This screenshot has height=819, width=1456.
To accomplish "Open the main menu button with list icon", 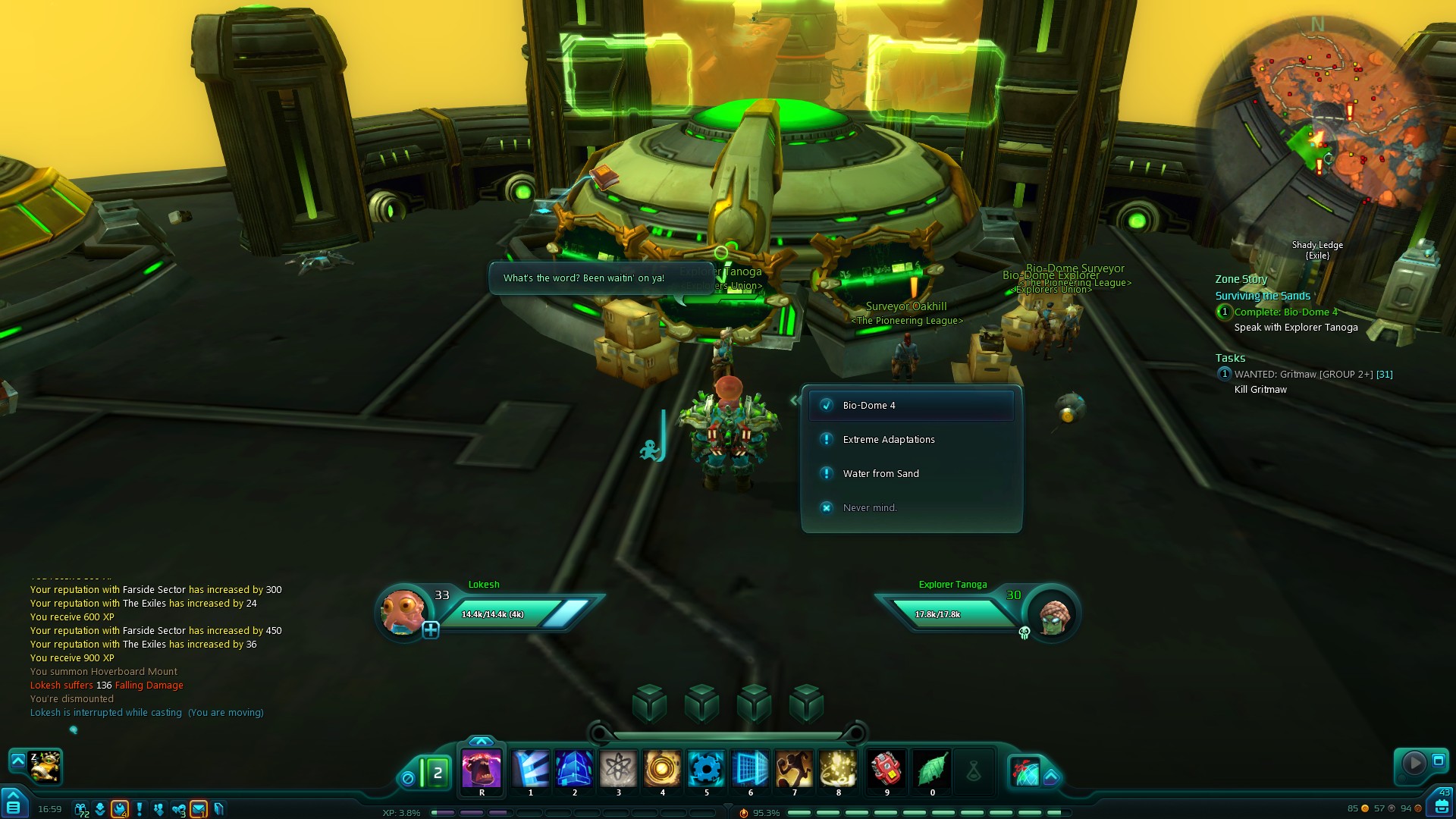I will (14, 806).
